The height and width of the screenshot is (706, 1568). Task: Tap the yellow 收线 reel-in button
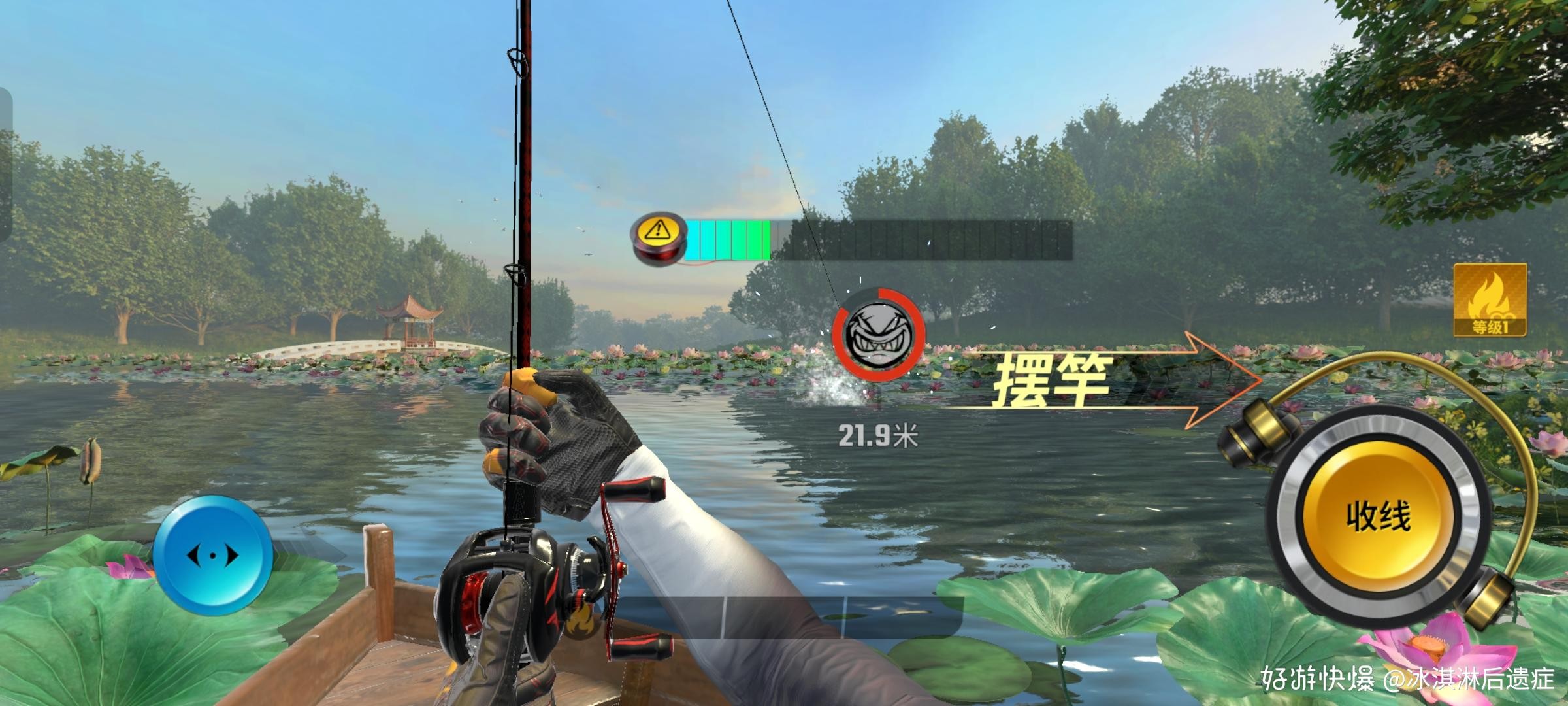click(1377, 516)
